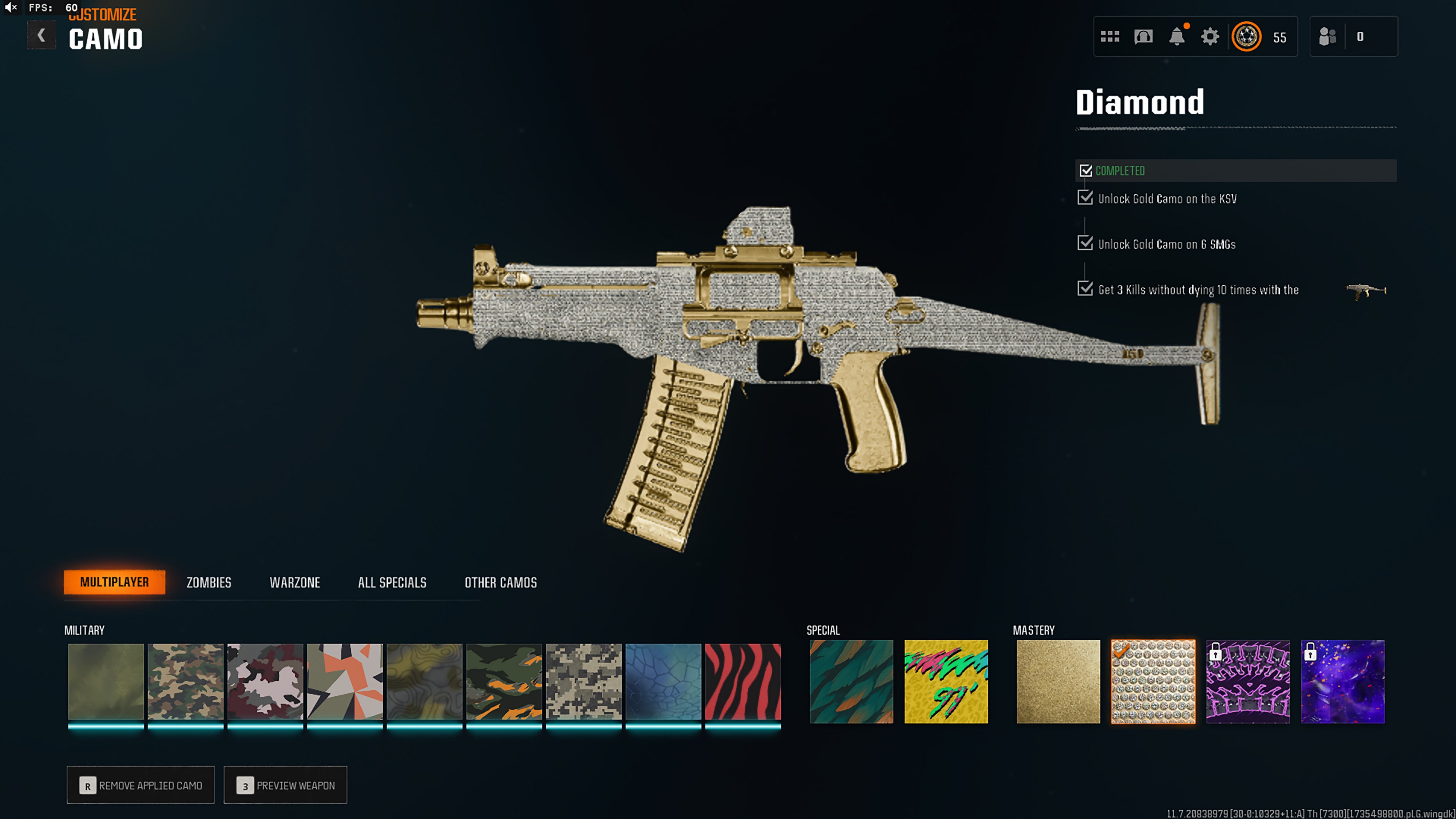Choose the teal feather special camo
1456x819 pixels.
tap(851, 681)
